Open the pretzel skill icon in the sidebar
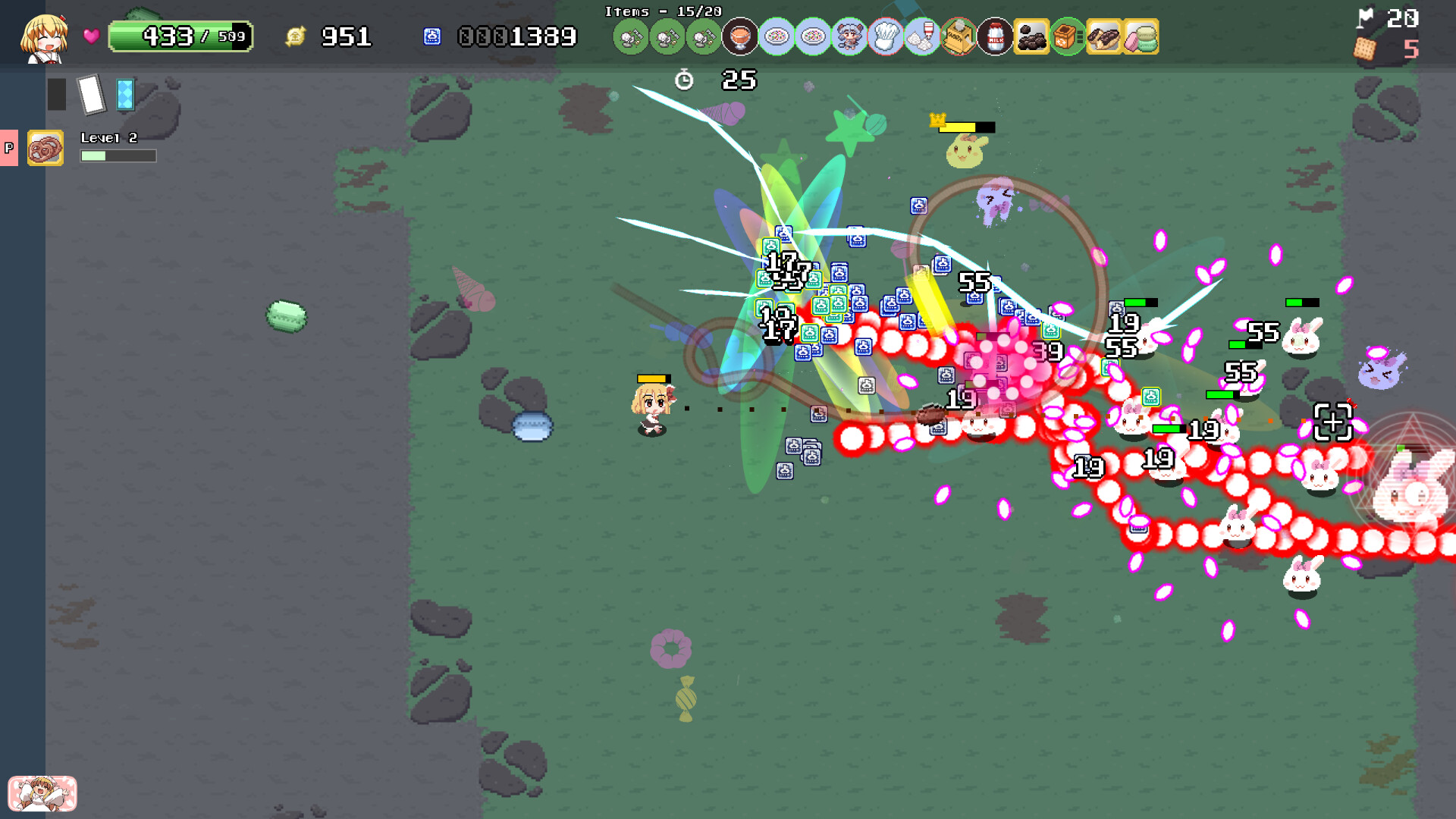This screenshot has width=1456, height=819. coord(45,149)
